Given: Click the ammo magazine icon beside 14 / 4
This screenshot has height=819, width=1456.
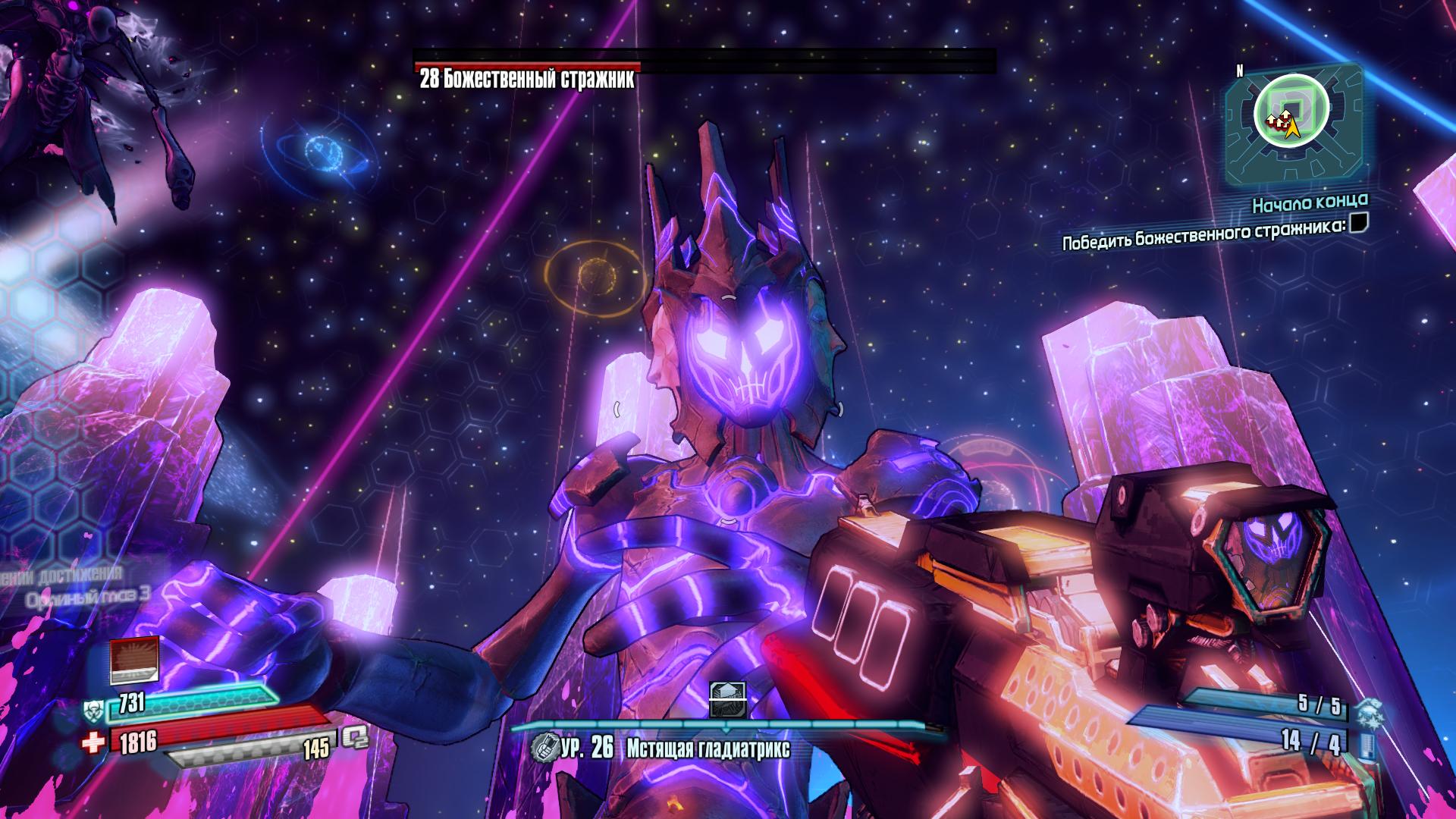Looking at the screenshot, I should tap(1369, 745).
